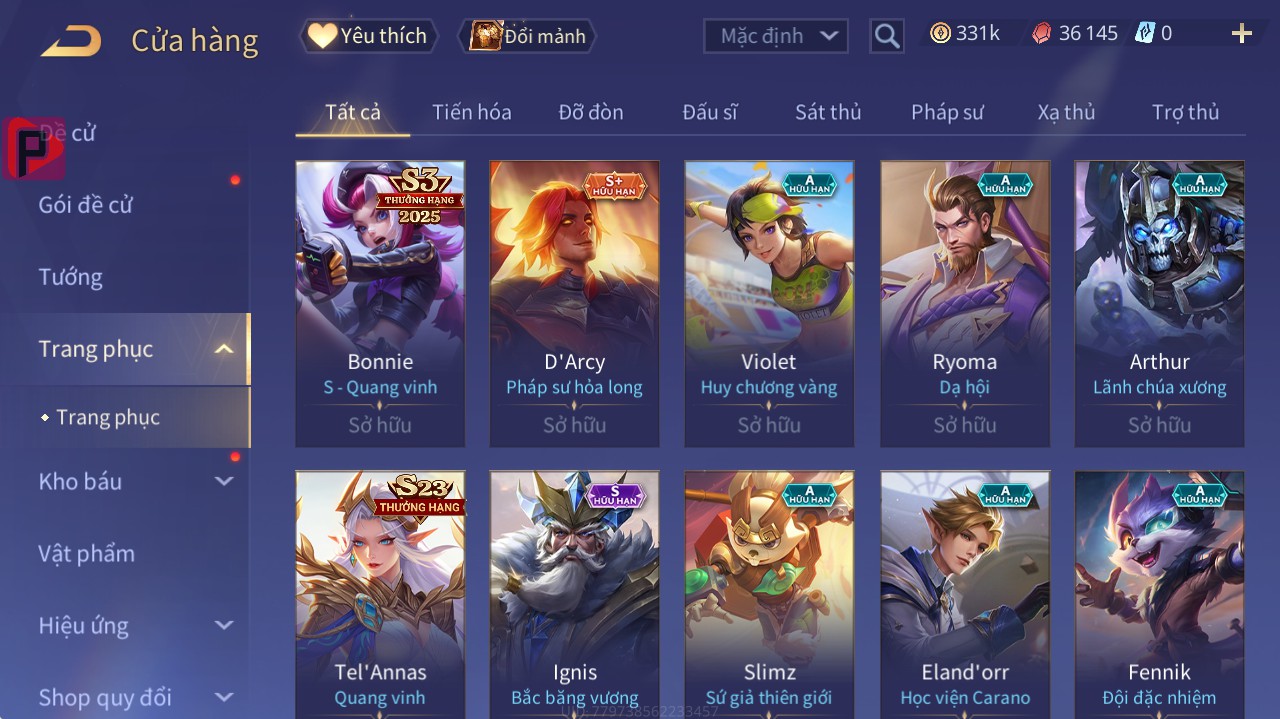Click the magnifying glass search button

[x=886, y=37]
